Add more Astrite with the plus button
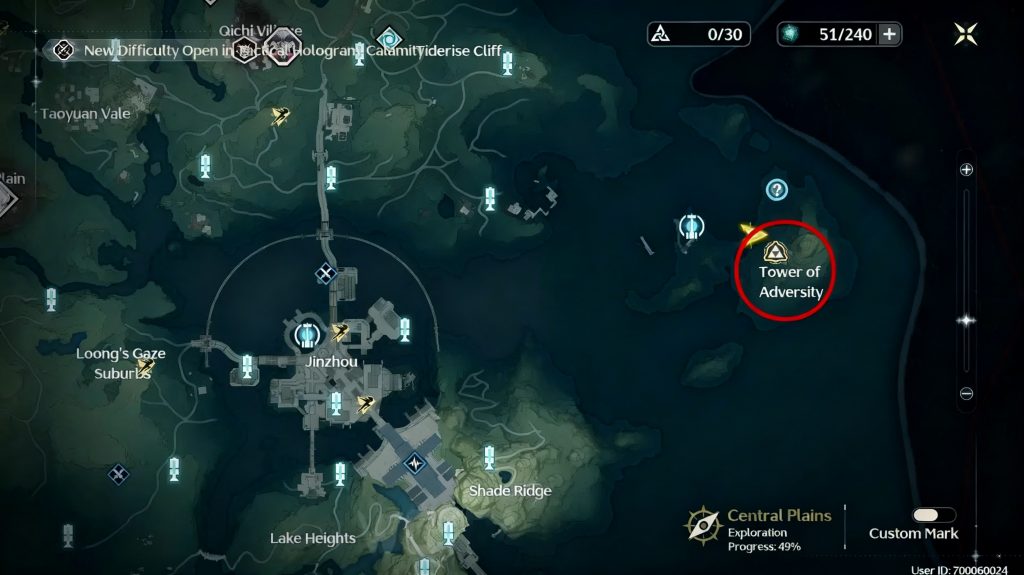This screenshot has height=575, width=1024. point(888,34)
